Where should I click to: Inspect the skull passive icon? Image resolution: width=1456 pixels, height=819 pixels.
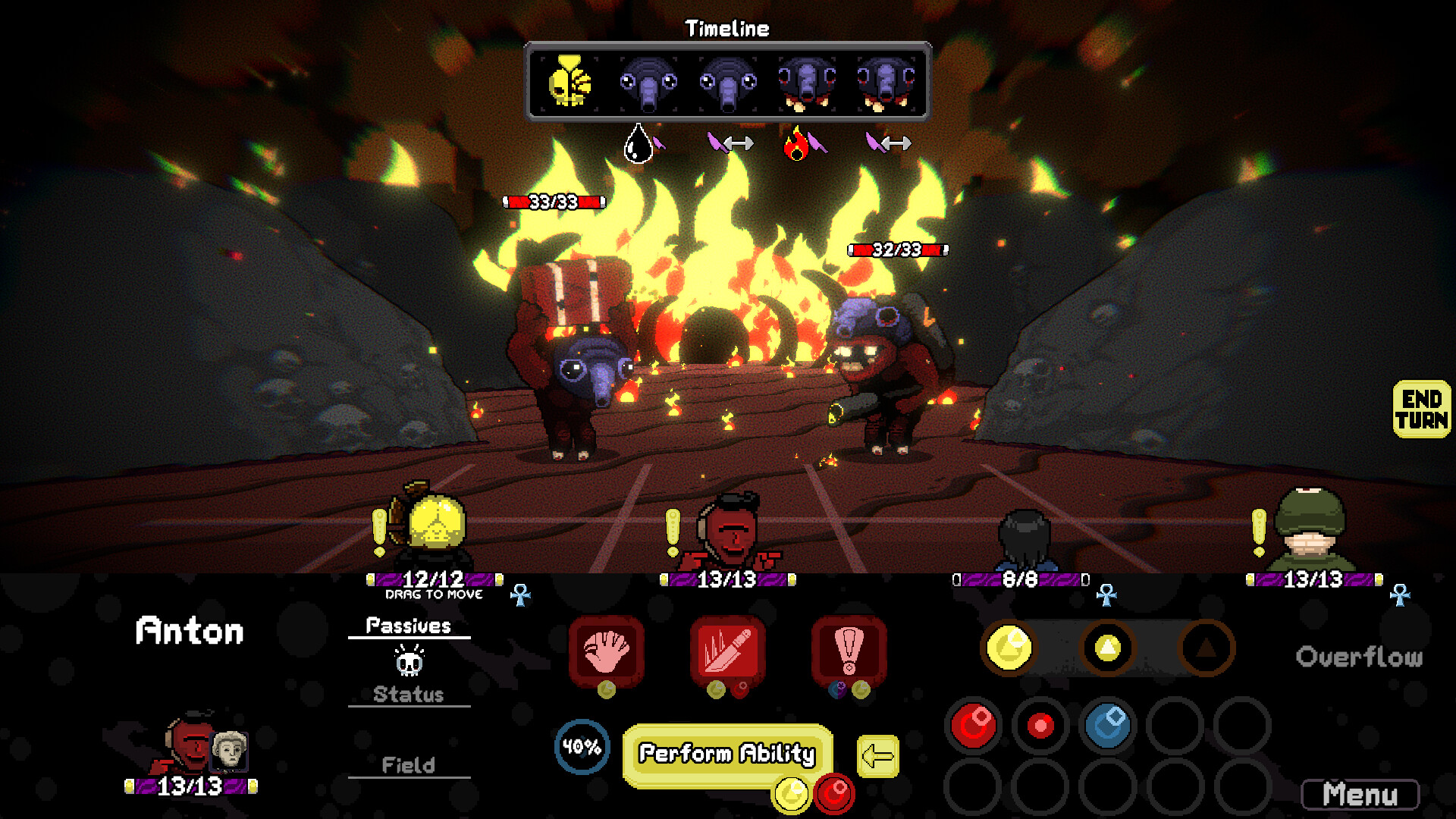409,661
